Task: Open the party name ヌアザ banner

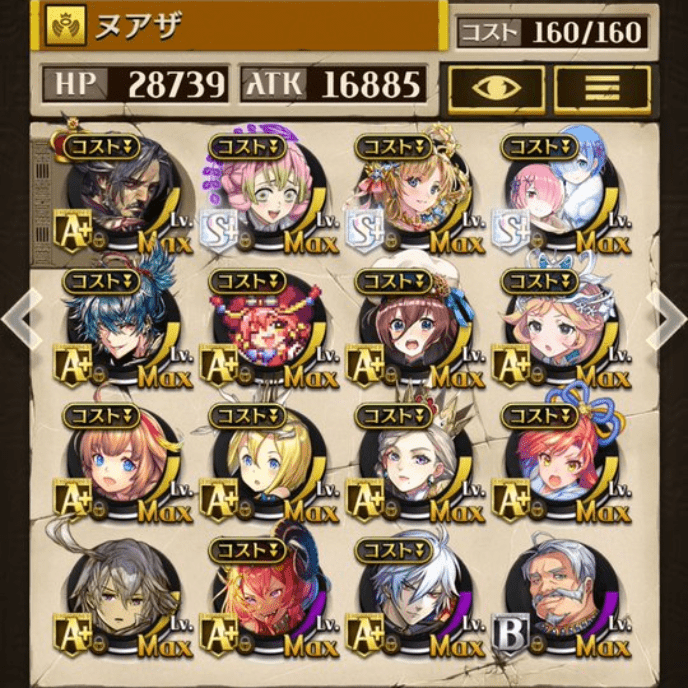Action: 240,27
